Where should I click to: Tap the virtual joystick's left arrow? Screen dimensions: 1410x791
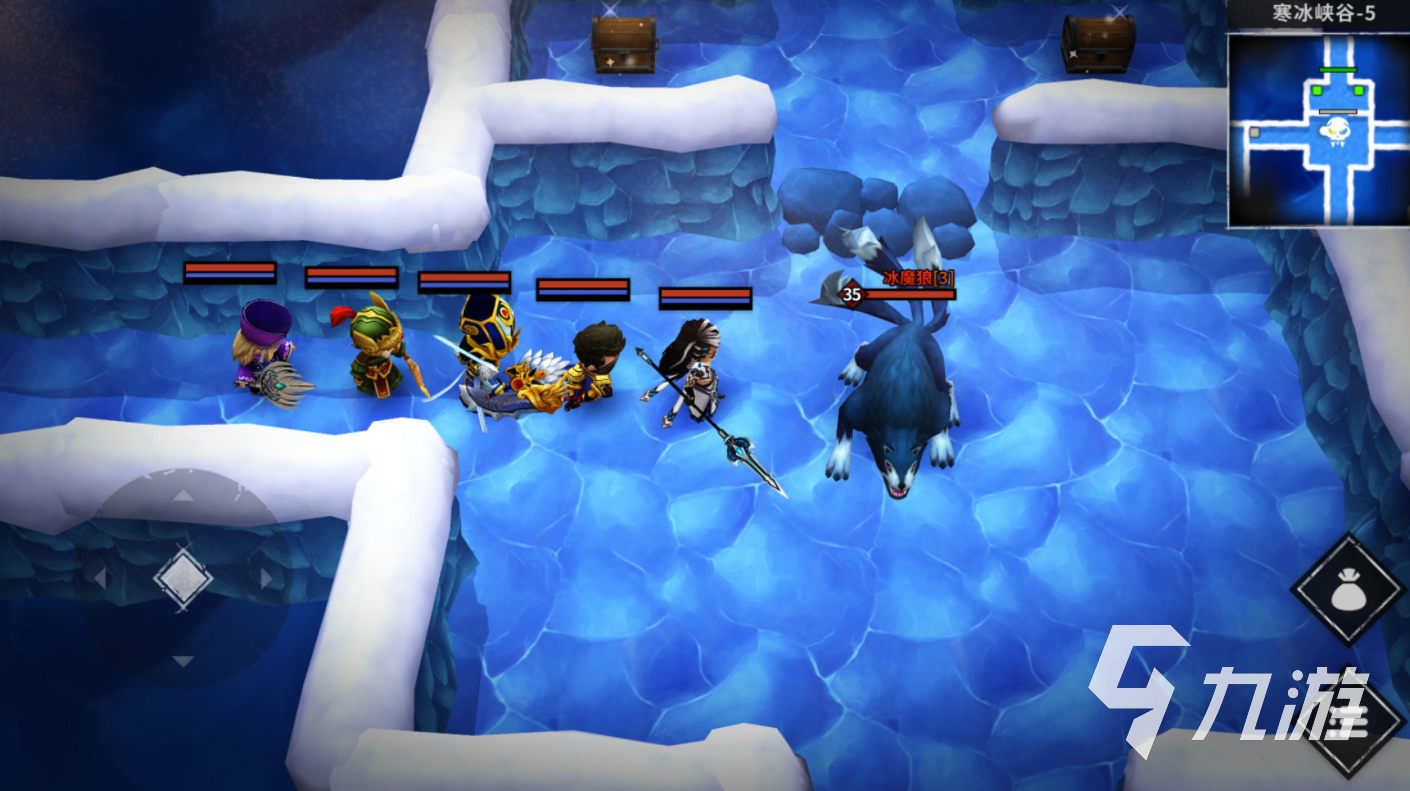100,578
